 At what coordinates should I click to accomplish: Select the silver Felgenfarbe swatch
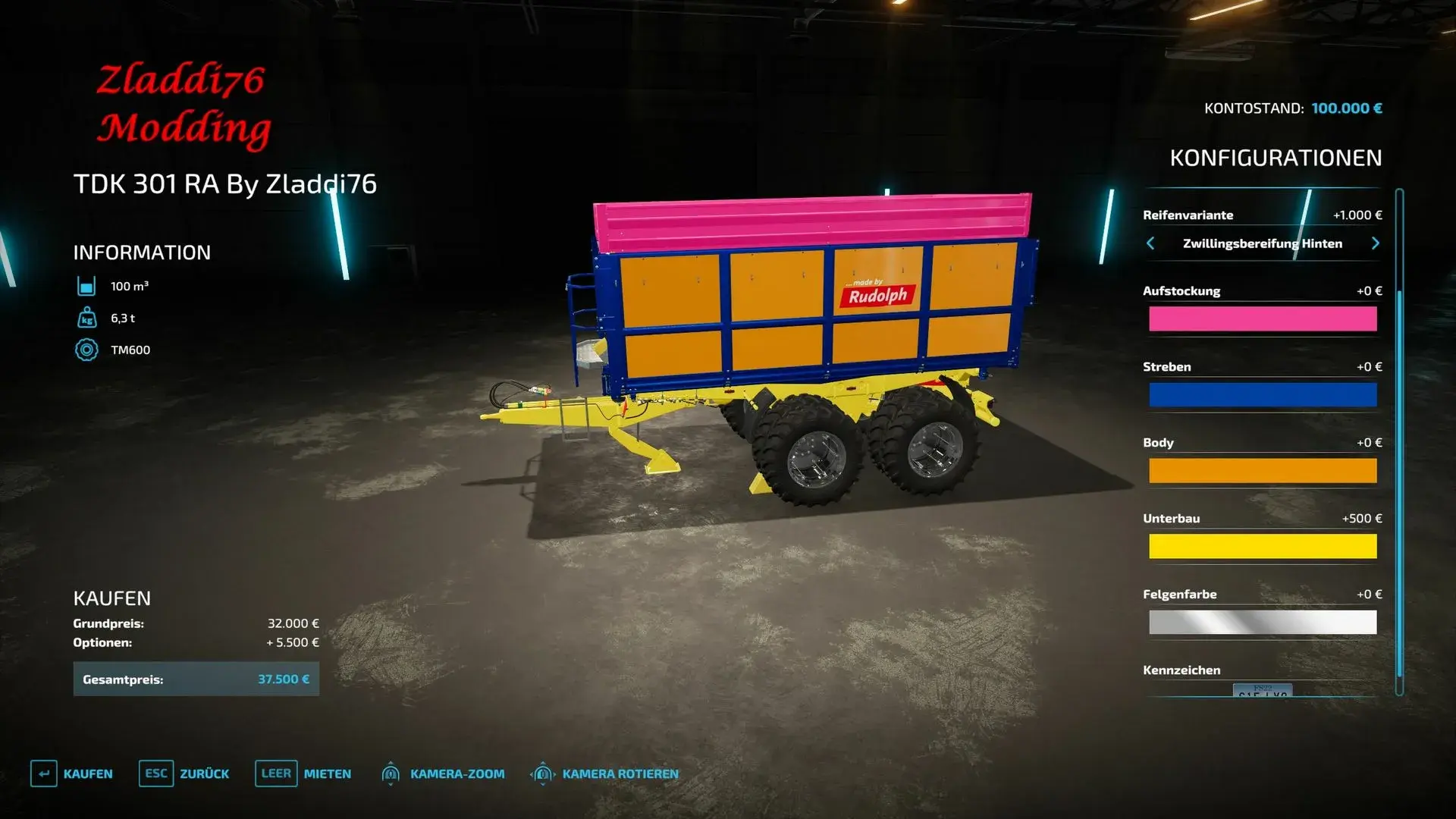coord(1263,623)
